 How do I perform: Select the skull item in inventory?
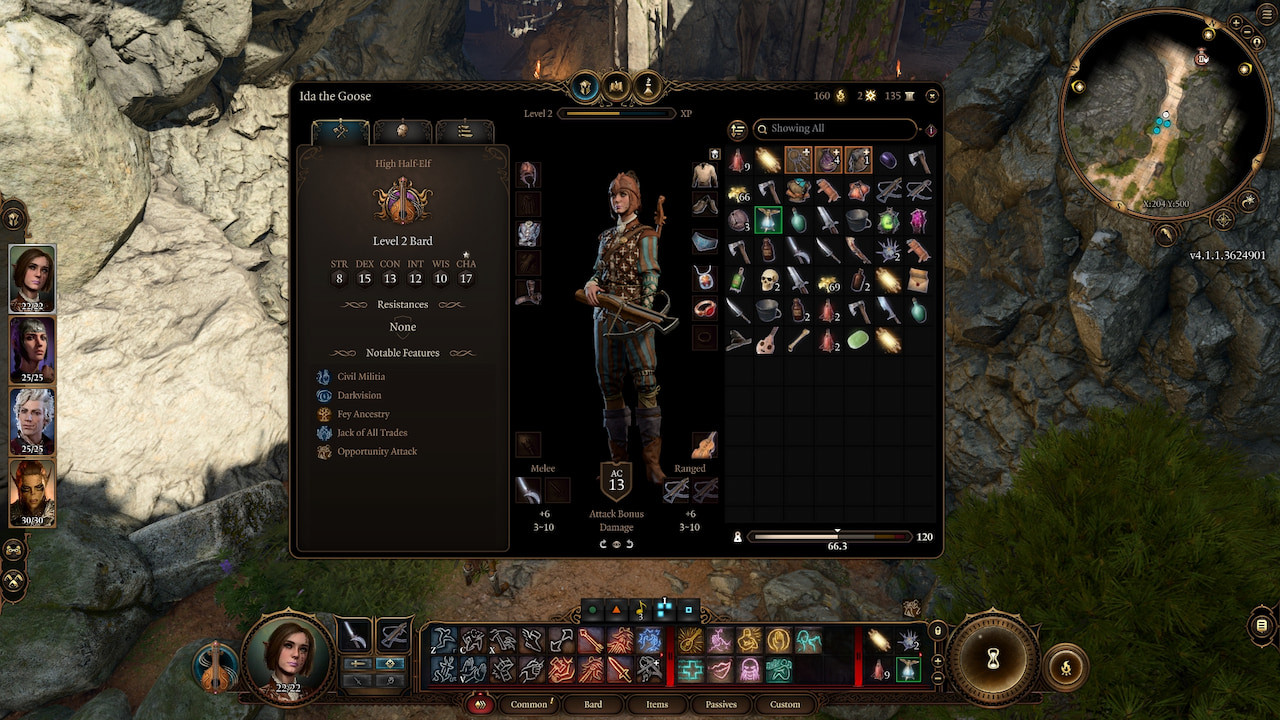(x=768, y=281)
